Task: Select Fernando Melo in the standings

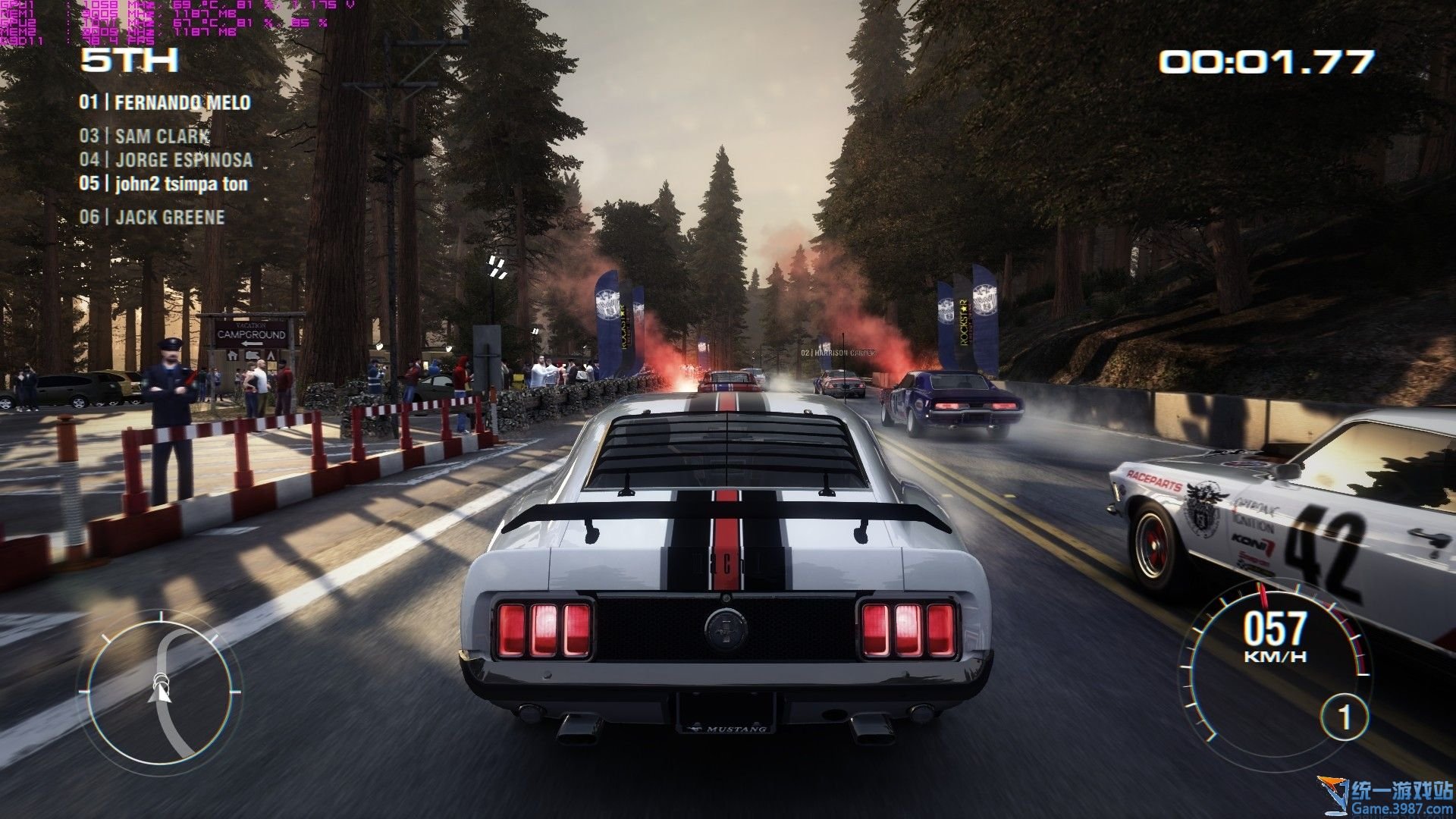Action: click(x=165, y=102)
